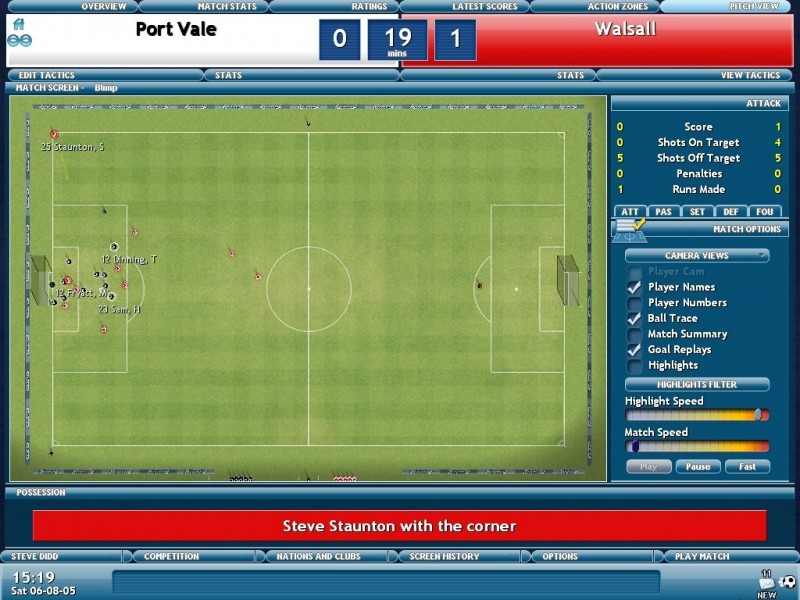Click Edit Tactics for Port Vale
Viewport: 800px width, 600px height.
pyautogui.click(x=47, y=75)
